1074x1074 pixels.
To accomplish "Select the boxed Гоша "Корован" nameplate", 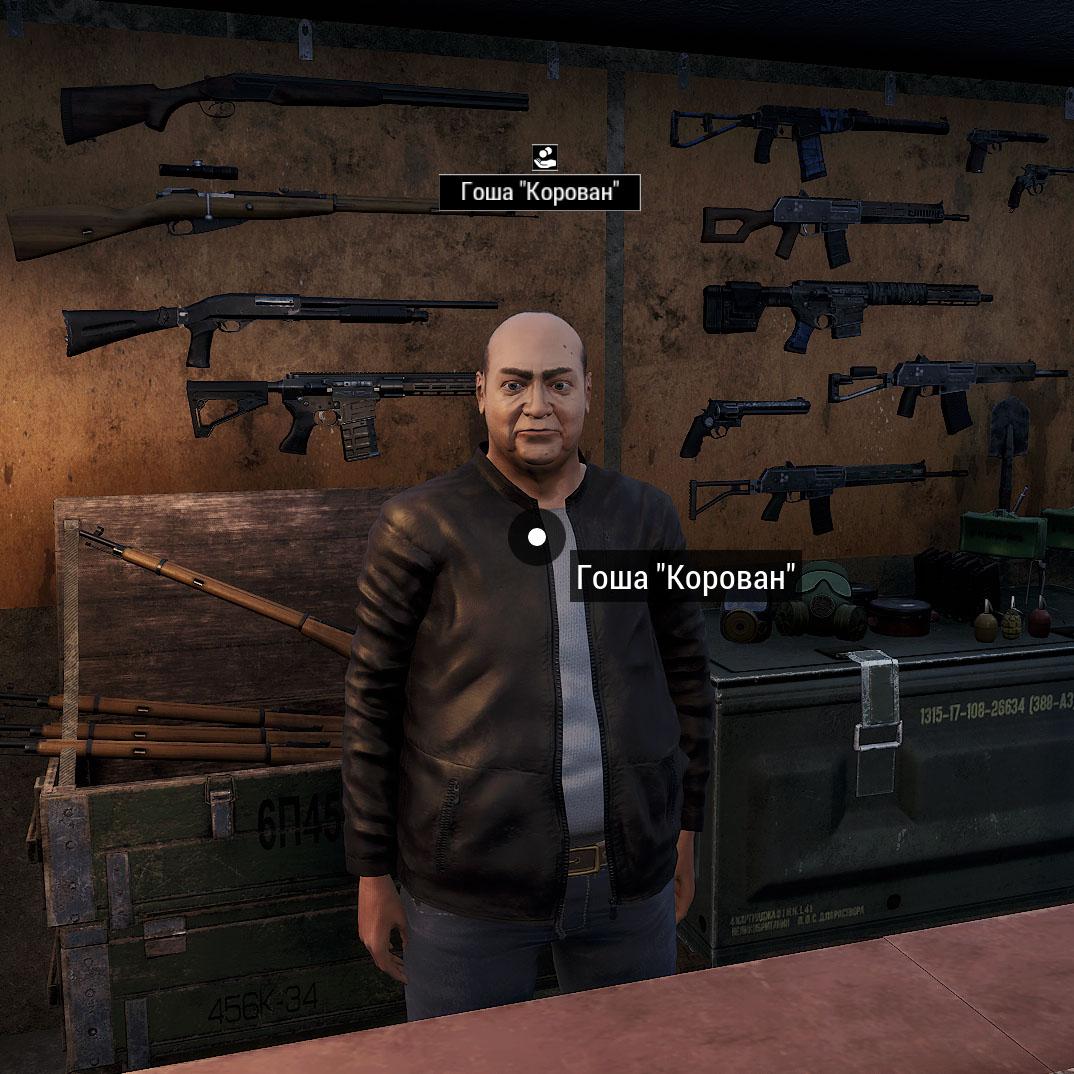I will pyautogui.click(x=539, y=193).
